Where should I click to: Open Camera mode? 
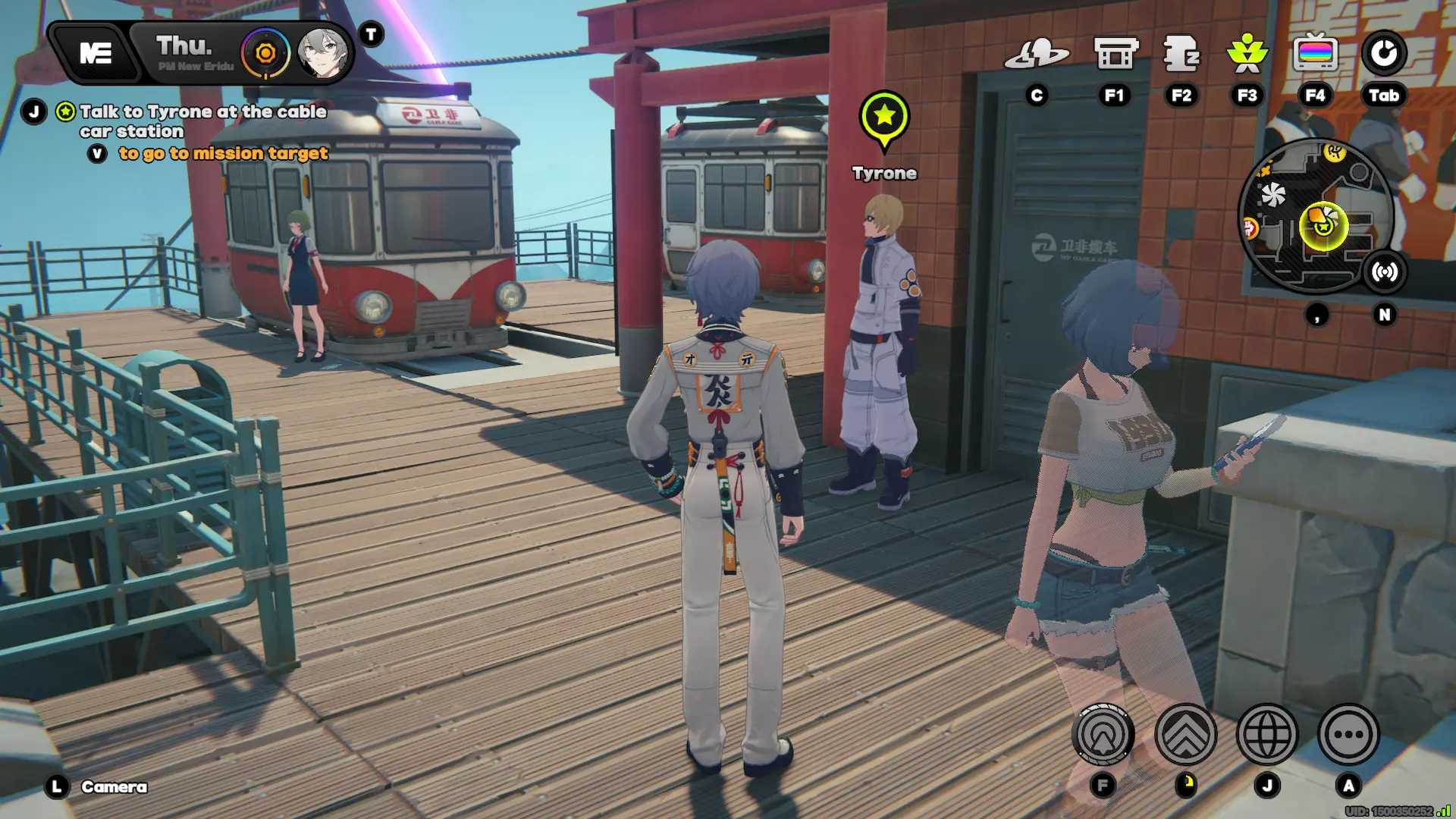[114, 787]
